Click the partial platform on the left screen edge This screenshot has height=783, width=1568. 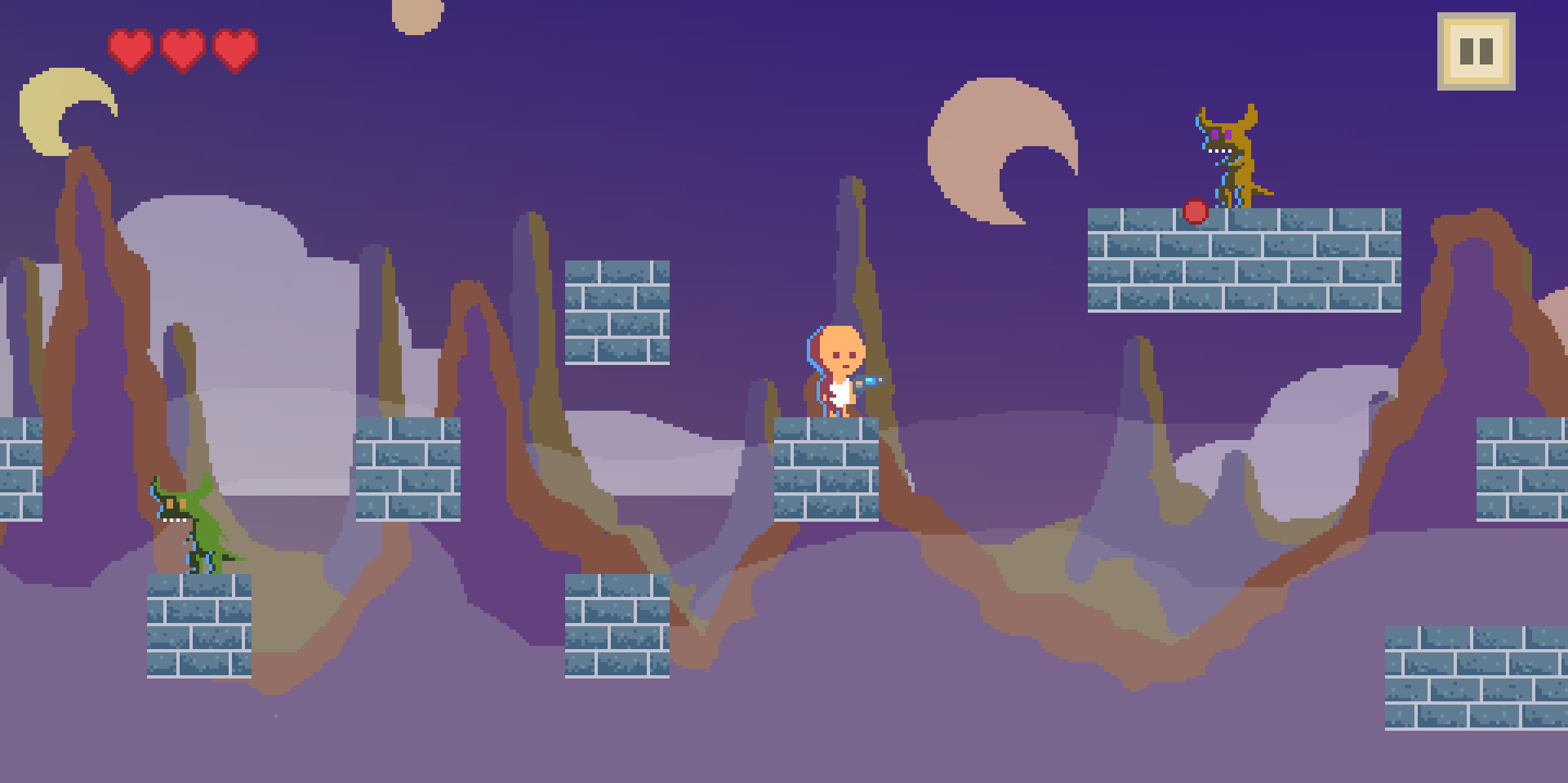(x=20, y=469)
